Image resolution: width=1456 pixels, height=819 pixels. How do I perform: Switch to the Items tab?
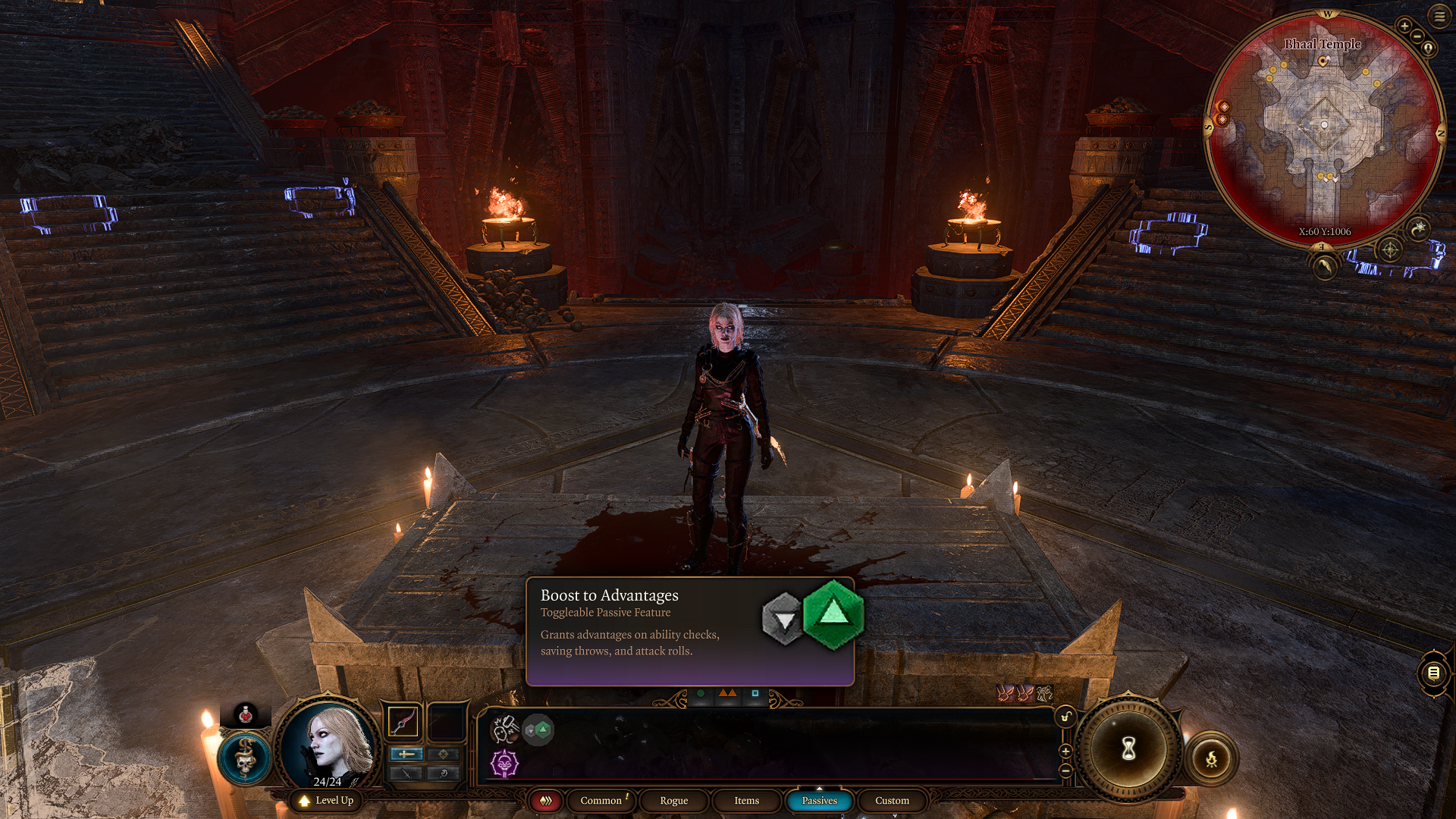tap(747, 800)
